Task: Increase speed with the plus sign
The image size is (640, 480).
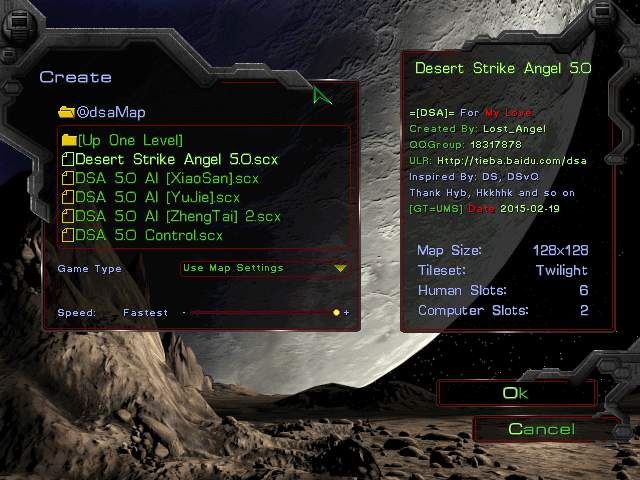Action: 347,313
